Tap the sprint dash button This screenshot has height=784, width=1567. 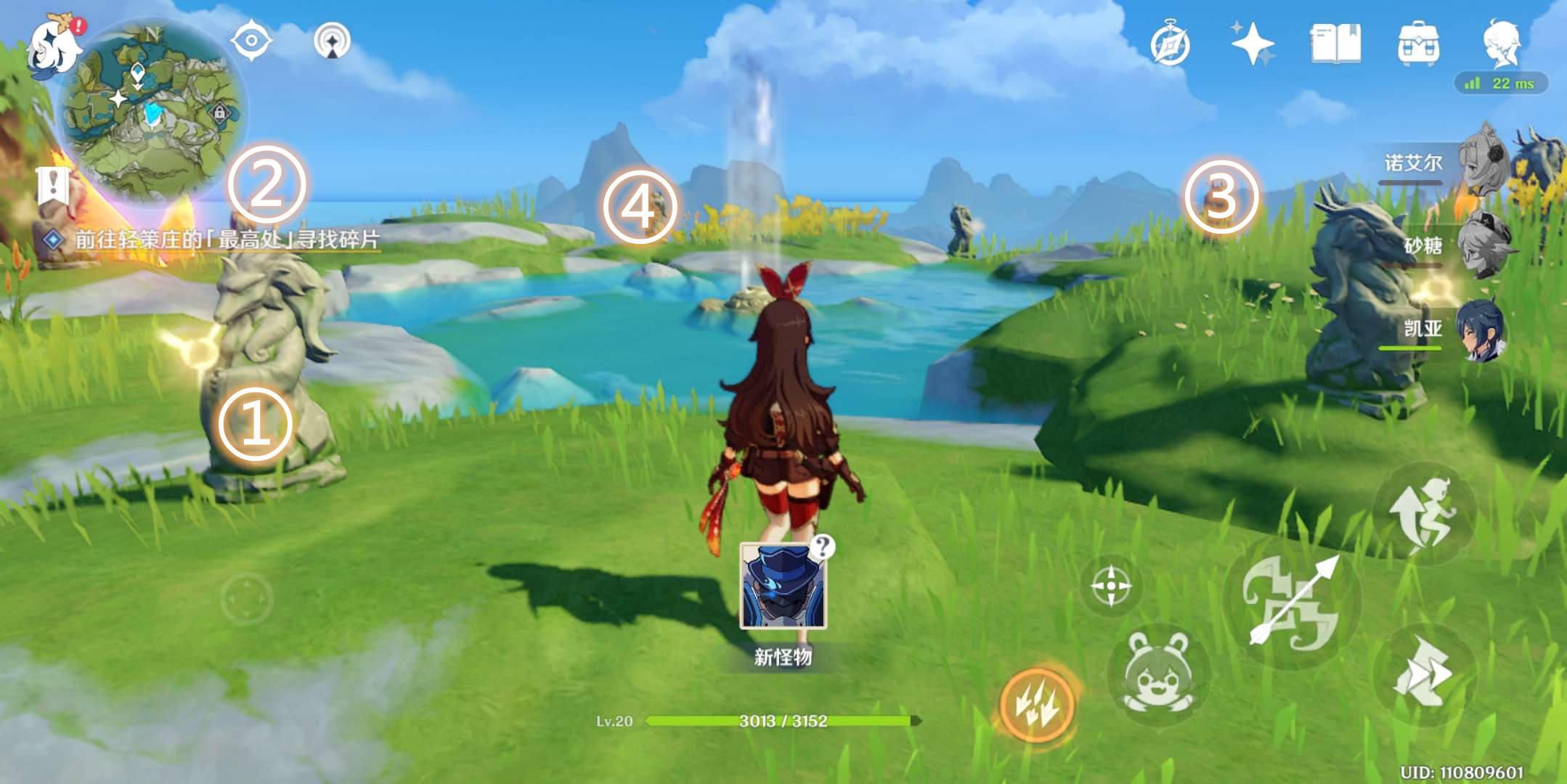coord(1423,514)
